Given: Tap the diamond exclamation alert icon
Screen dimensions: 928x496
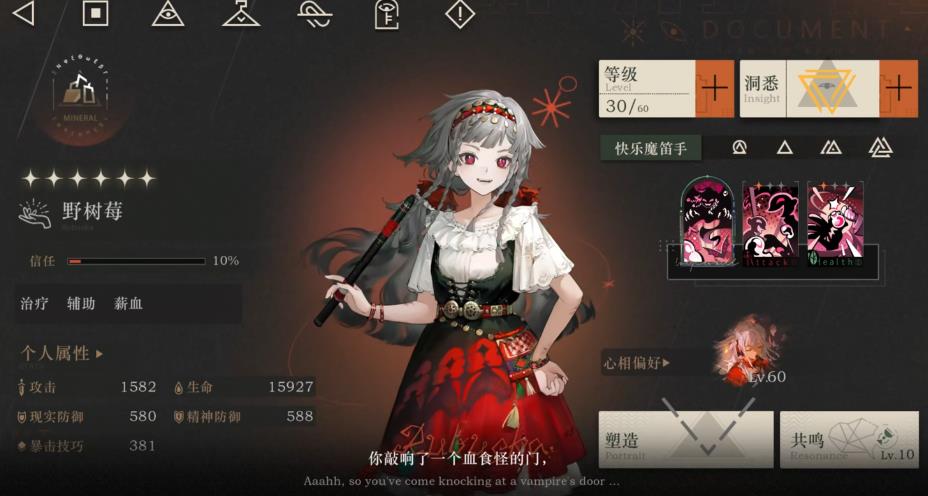Looking at the screenshot, I should pyautogui.click(x=459, y=13).
